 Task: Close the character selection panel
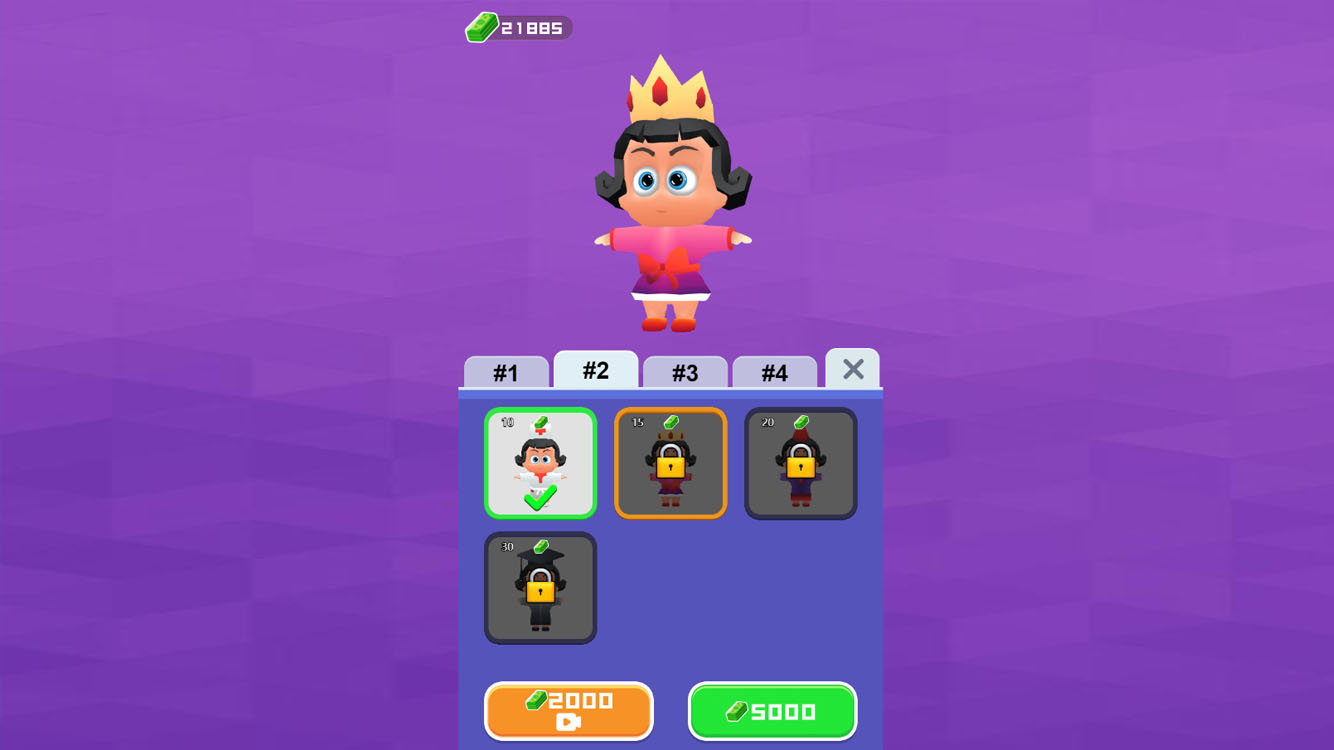coord(853,369)
